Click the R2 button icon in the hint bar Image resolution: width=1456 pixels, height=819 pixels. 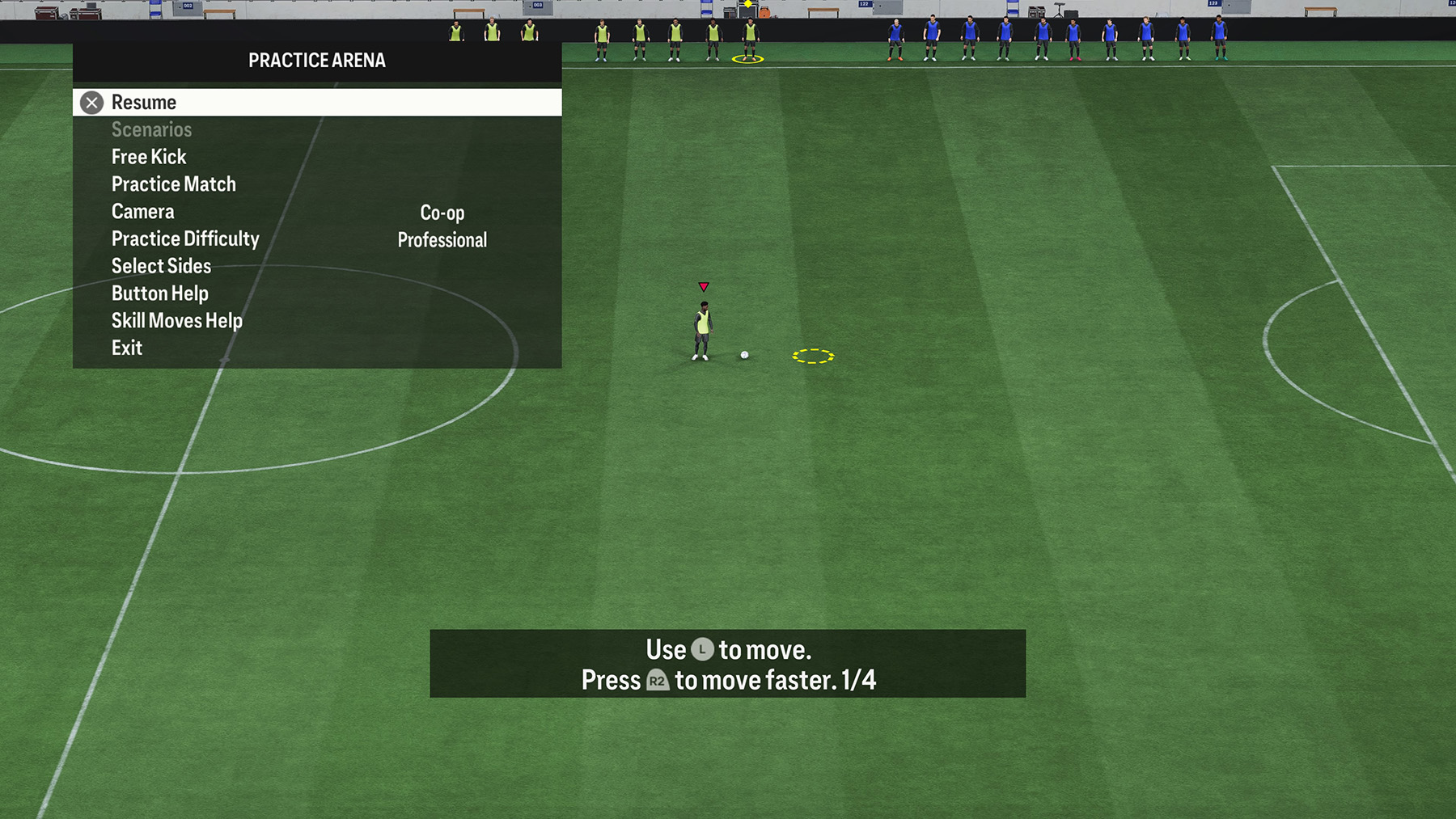[657, 680]
